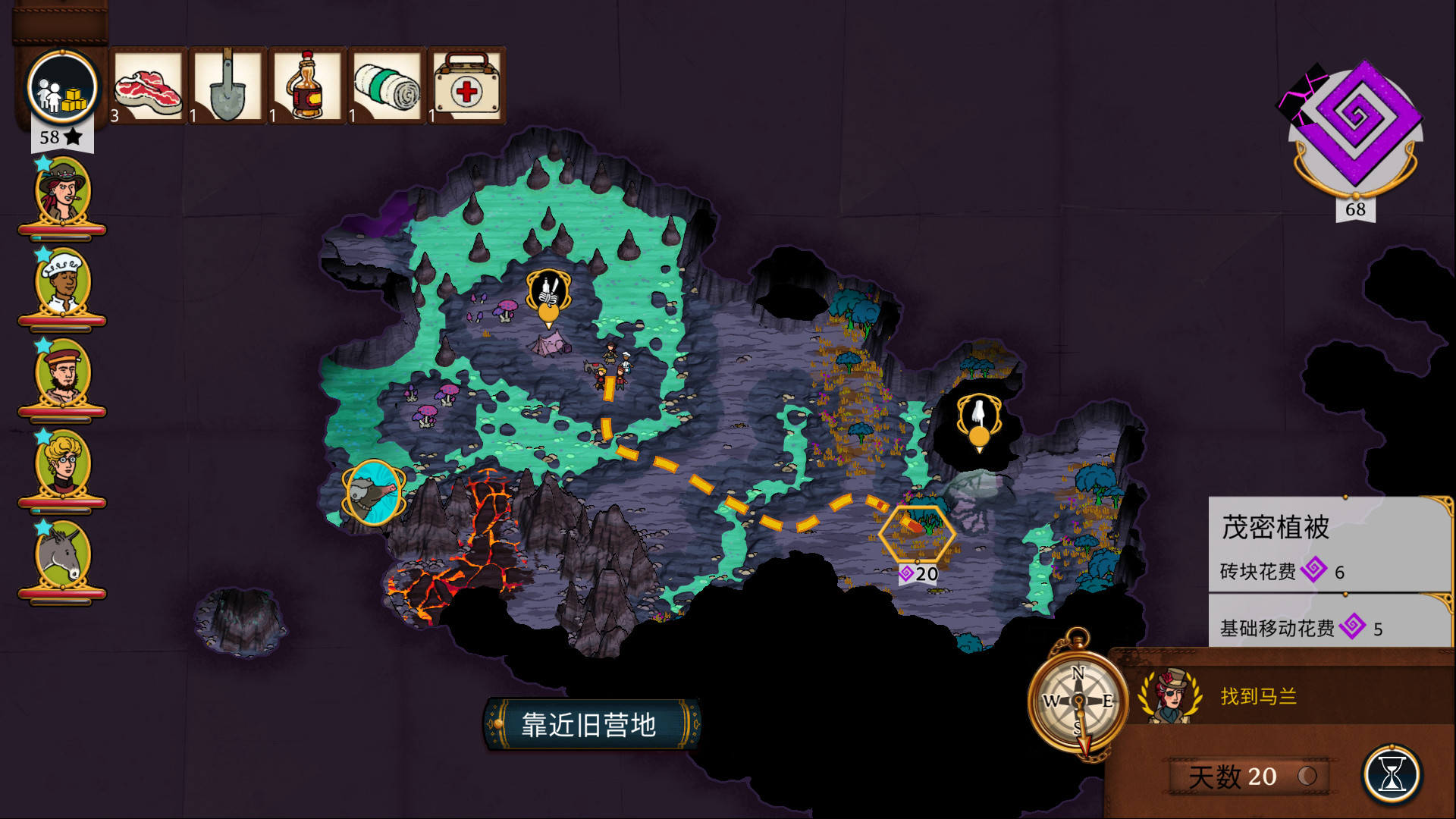Screen dimensions: 1456x819
Task: Open the party and cargo overview icon
Action: click(x=61, y=86)
